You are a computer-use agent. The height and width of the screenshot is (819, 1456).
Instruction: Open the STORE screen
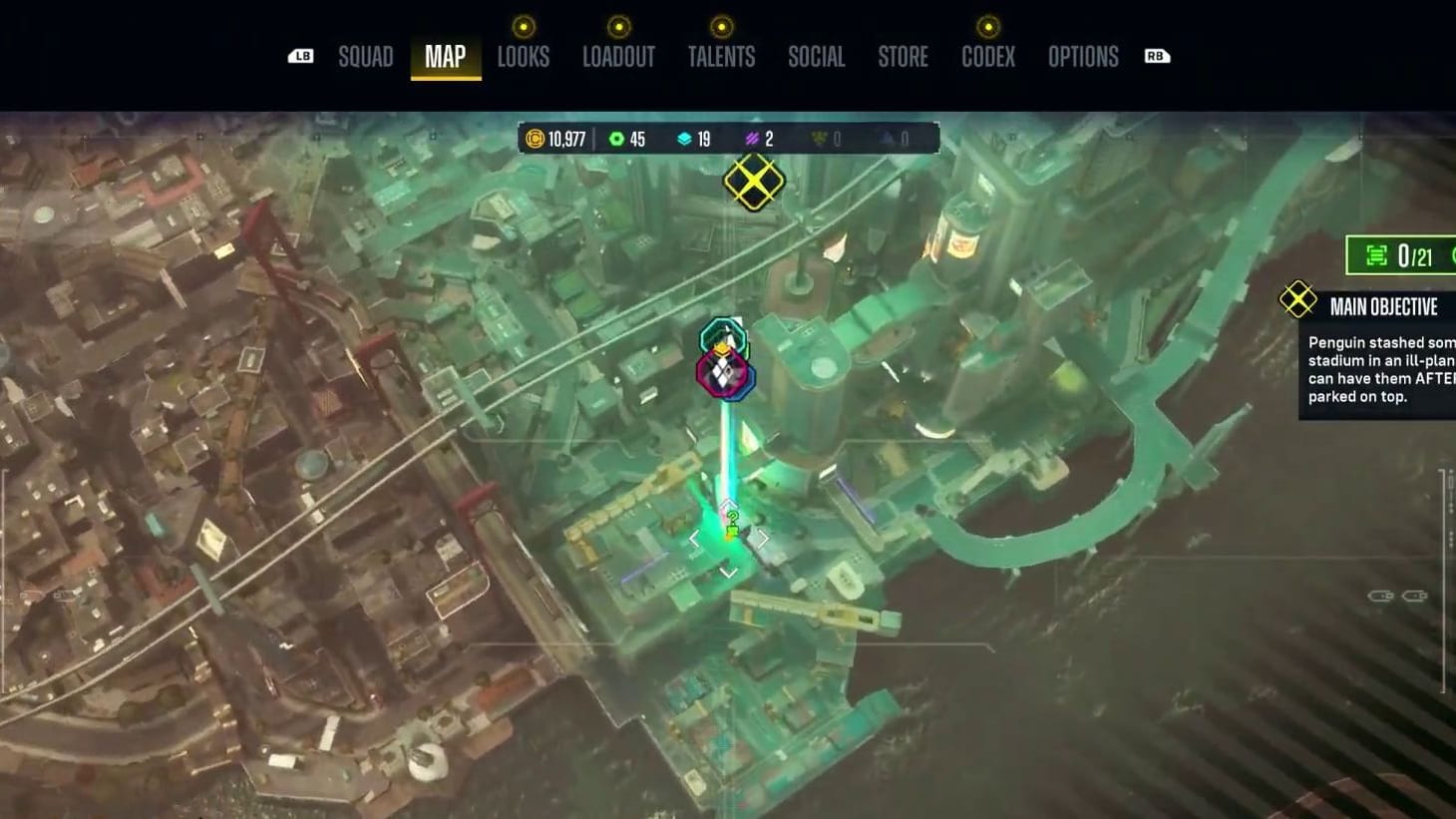(903, 57)
